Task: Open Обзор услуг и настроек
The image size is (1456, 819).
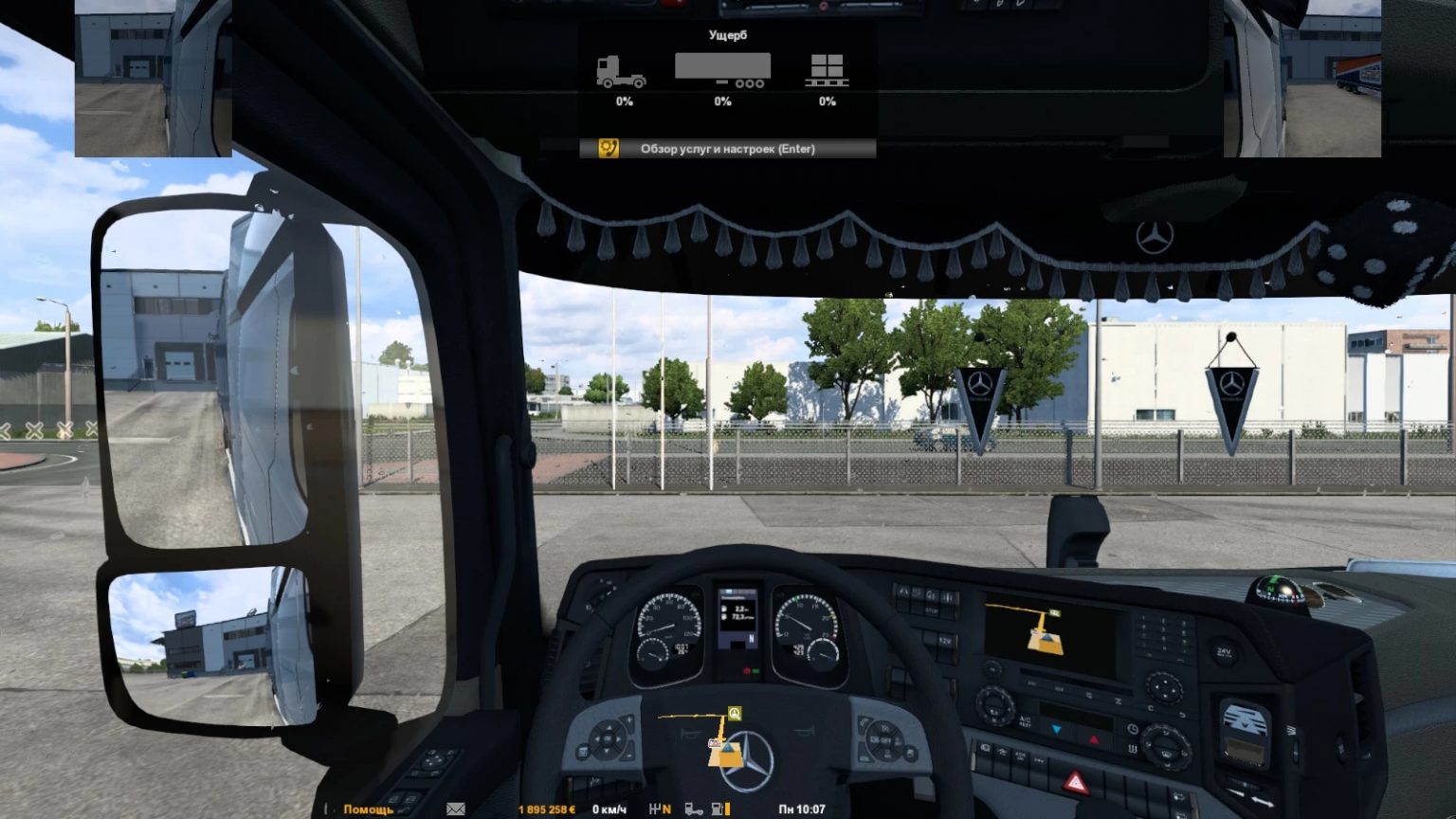Action: click(726, 149)
